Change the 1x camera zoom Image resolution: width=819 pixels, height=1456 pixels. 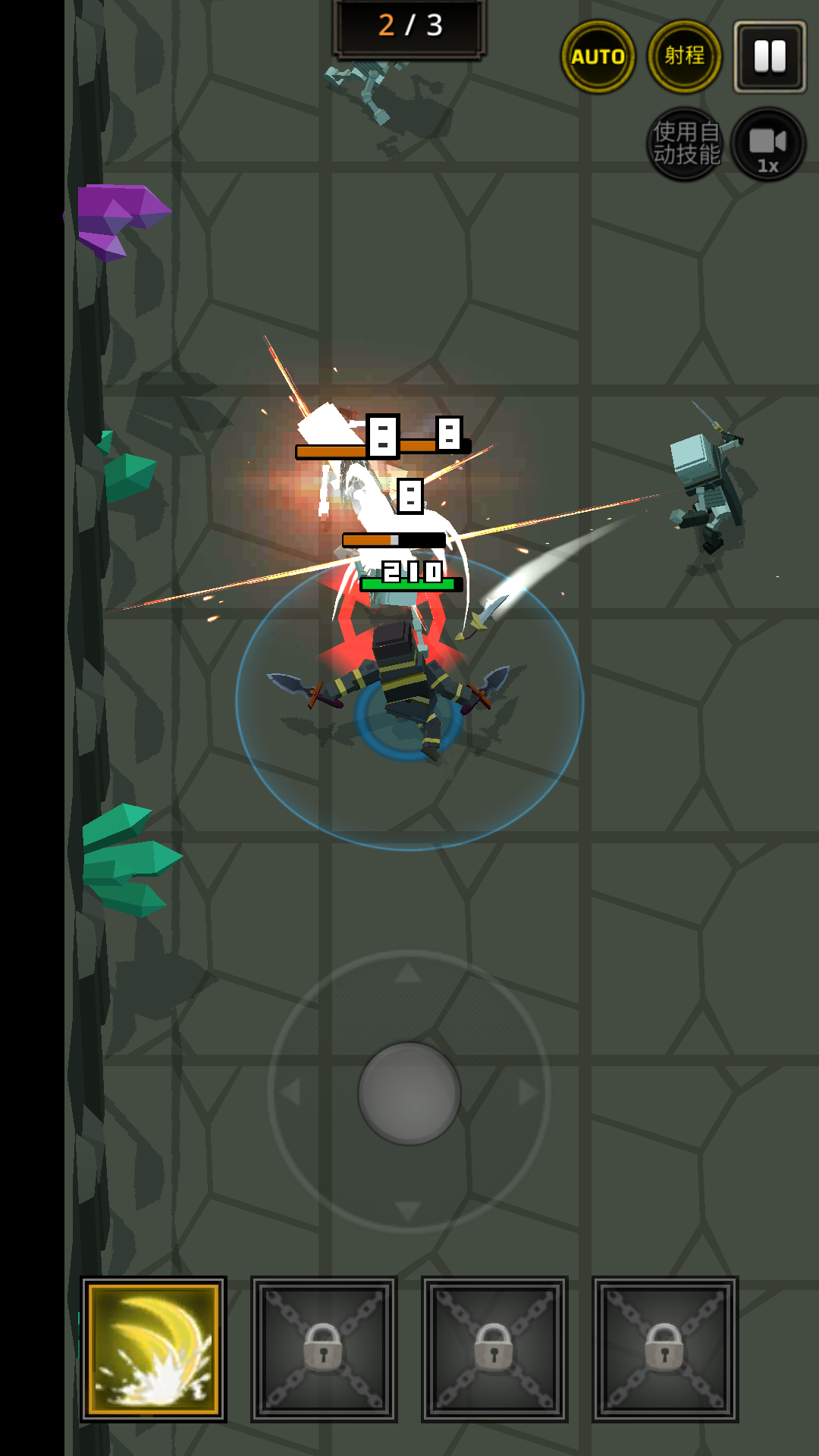(768, 144)
